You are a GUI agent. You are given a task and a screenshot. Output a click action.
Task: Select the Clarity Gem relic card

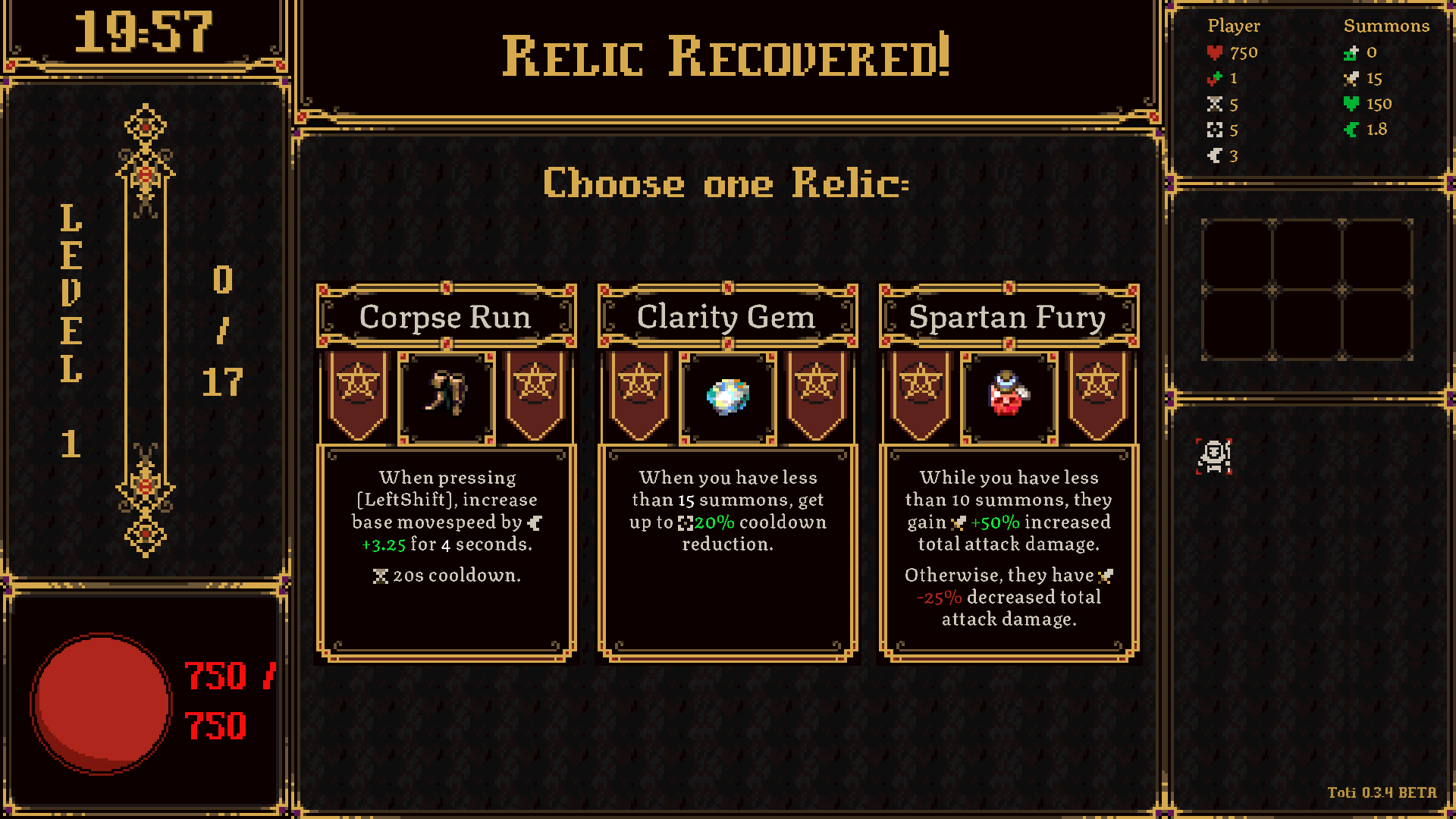click(727, 472)
